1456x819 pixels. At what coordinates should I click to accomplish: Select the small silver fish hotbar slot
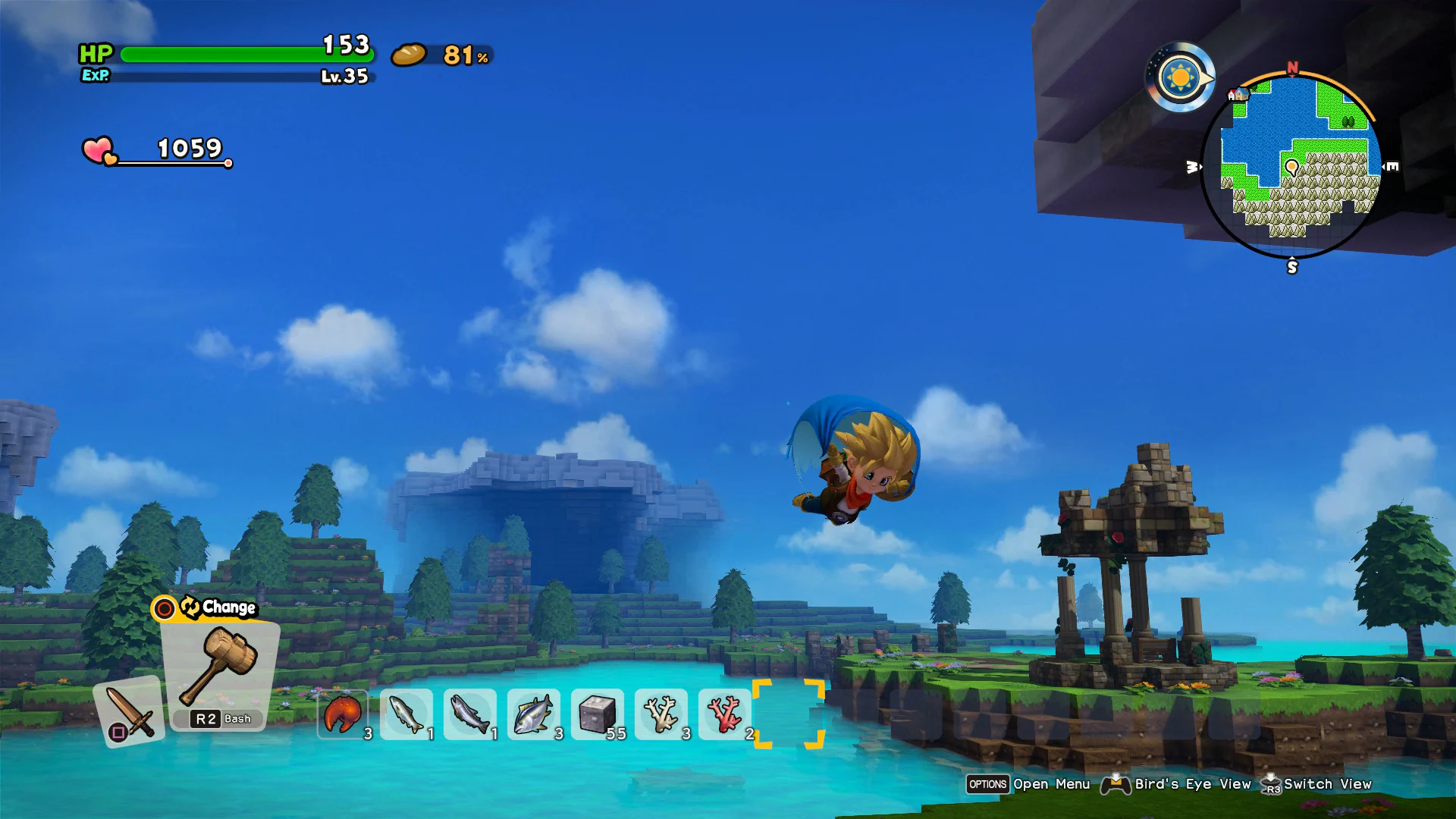click(406, 714)
